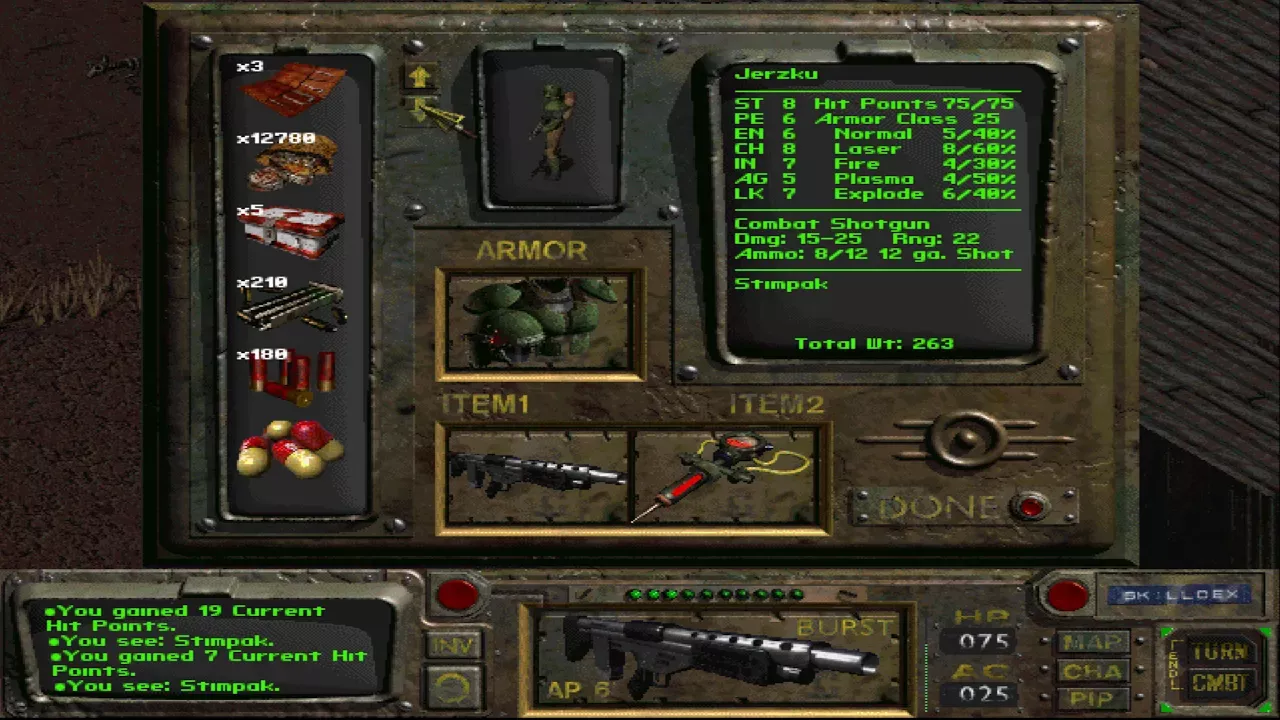Image resolution: width=1280 pixels, height=720 pixels.
Task: Pick the red and yellow pills item
Action: pos(291,447)
